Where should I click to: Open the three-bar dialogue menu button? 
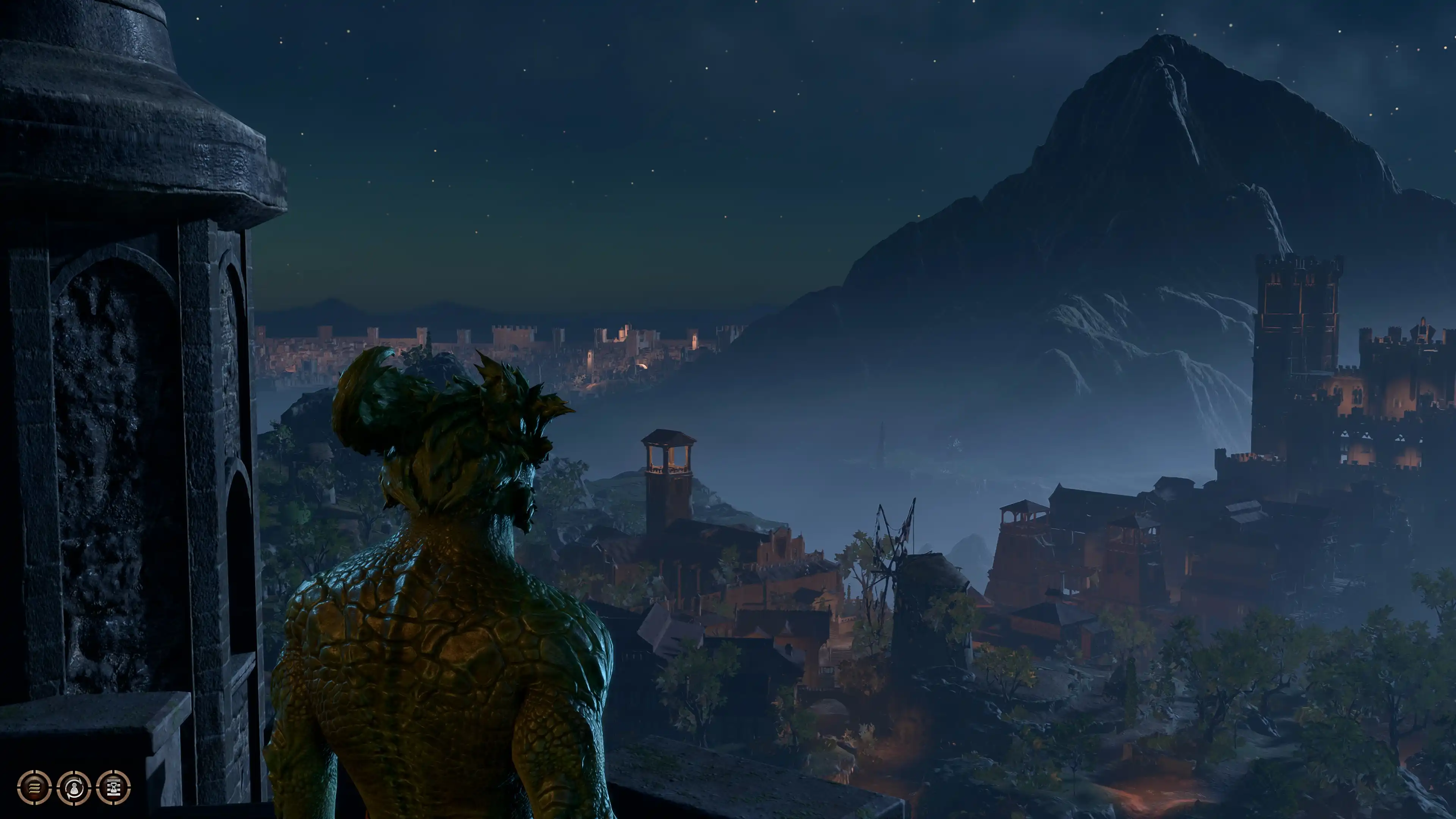coord(35,787)
